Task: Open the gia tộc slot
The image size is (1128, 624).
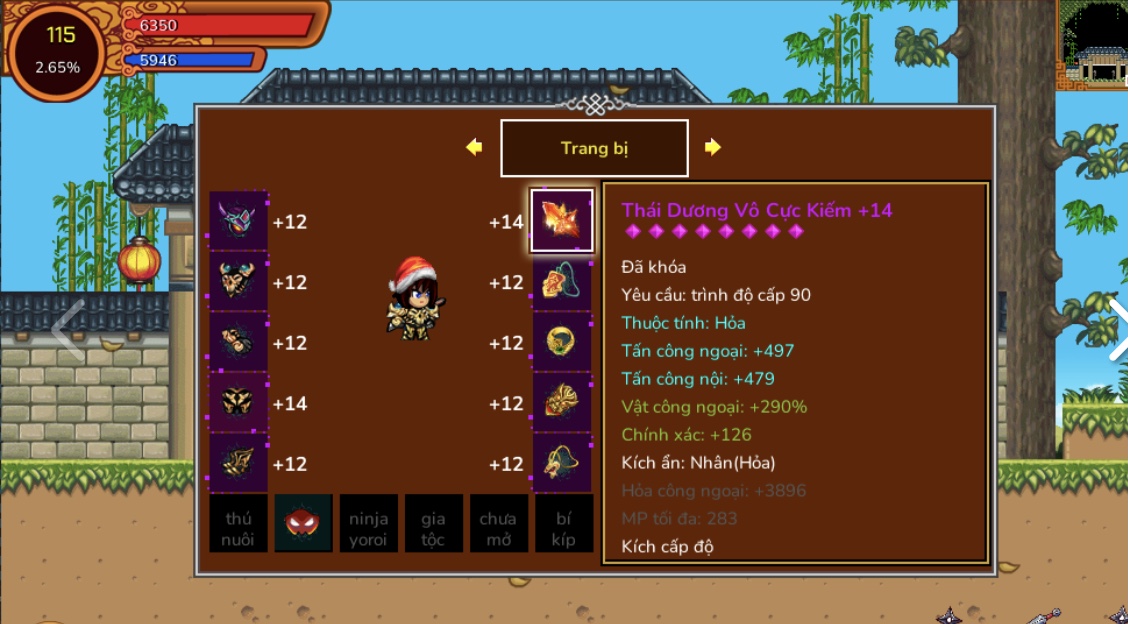Action: click(434, 523)
